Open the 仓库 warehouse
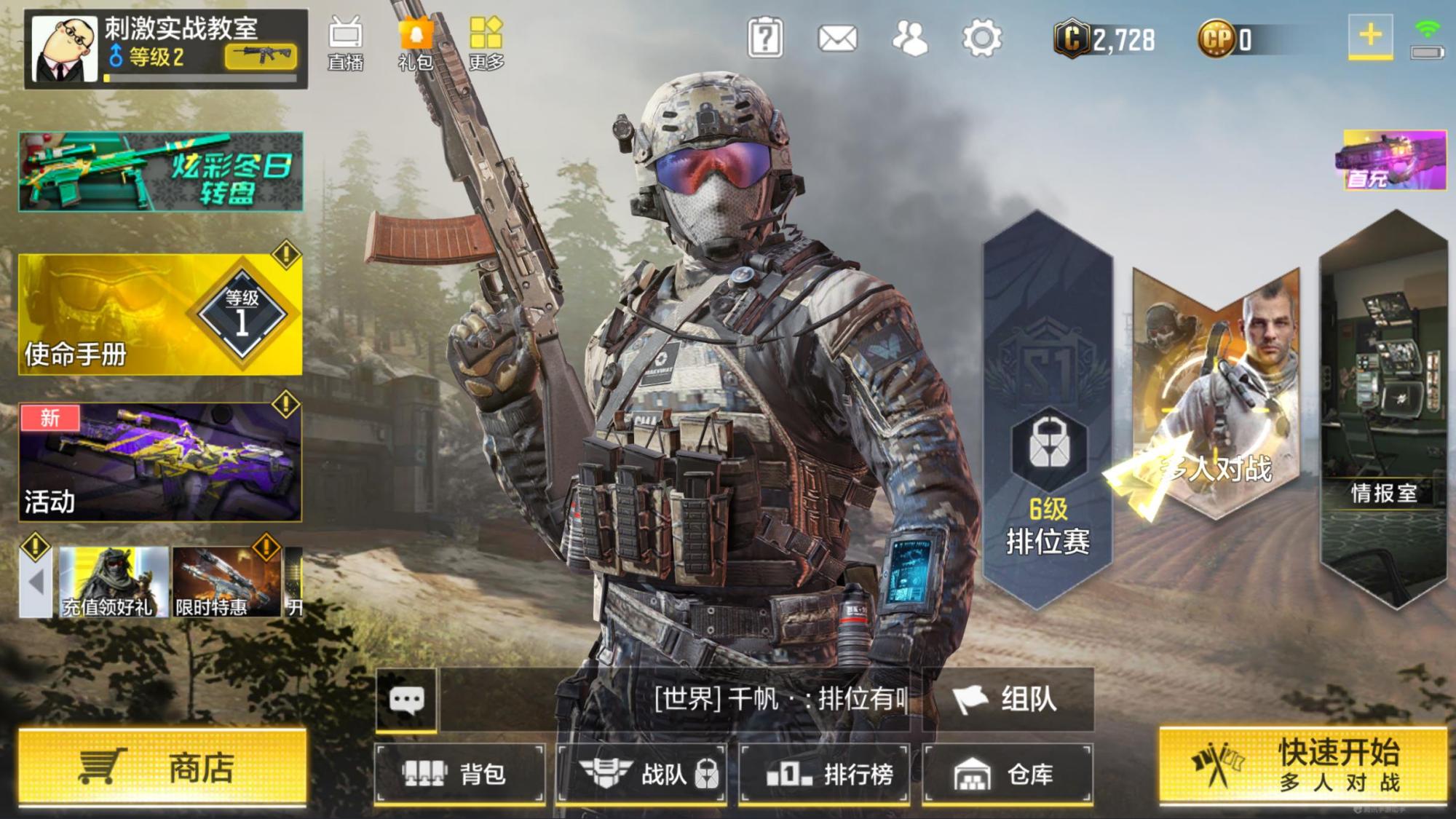The width and height of the screenshot is (1456, 819). pyautogui.click(x=1008, y=774)
